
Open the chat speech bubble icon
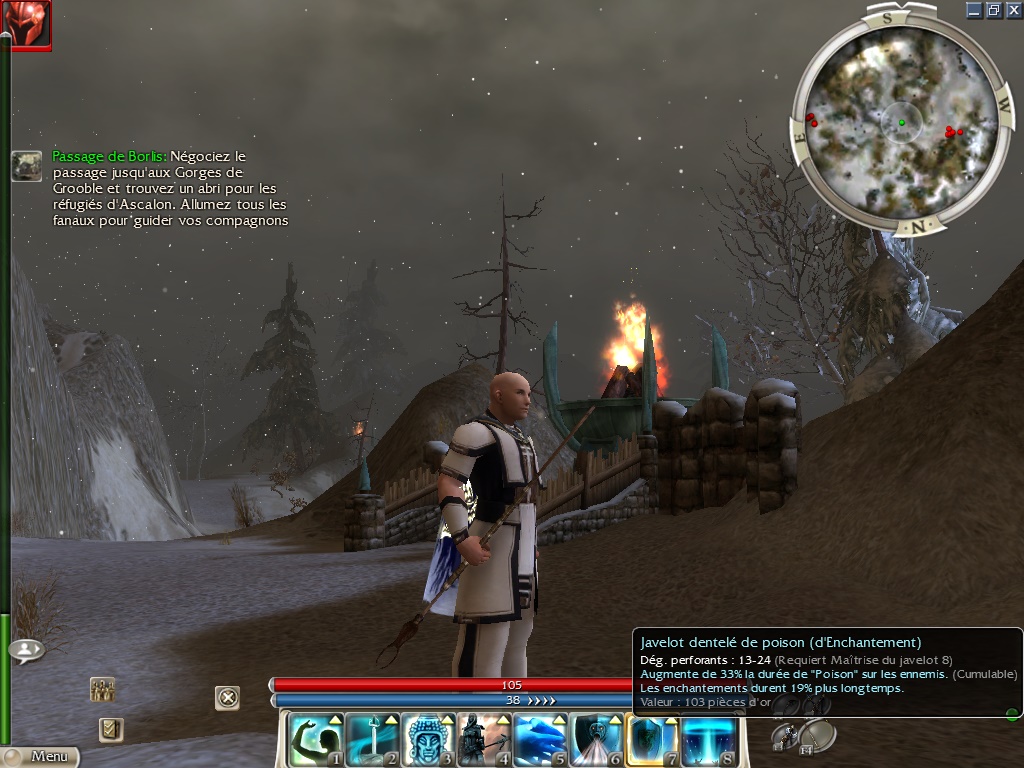(x=26, y=650)
